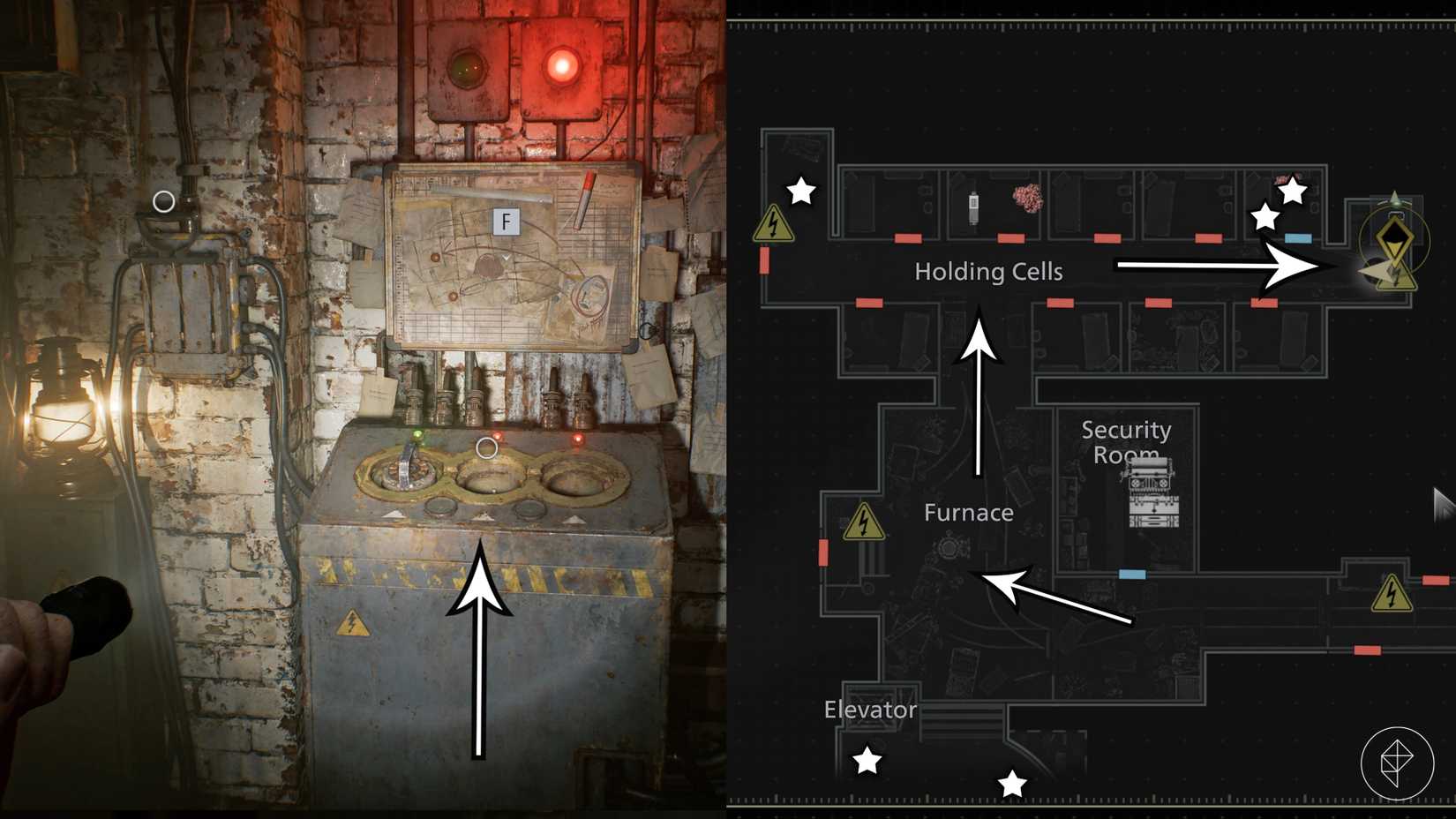The height and width of the screenshot is (819, 1456).
Task: Select the Holding Cells map label
Action: point(988,272)
